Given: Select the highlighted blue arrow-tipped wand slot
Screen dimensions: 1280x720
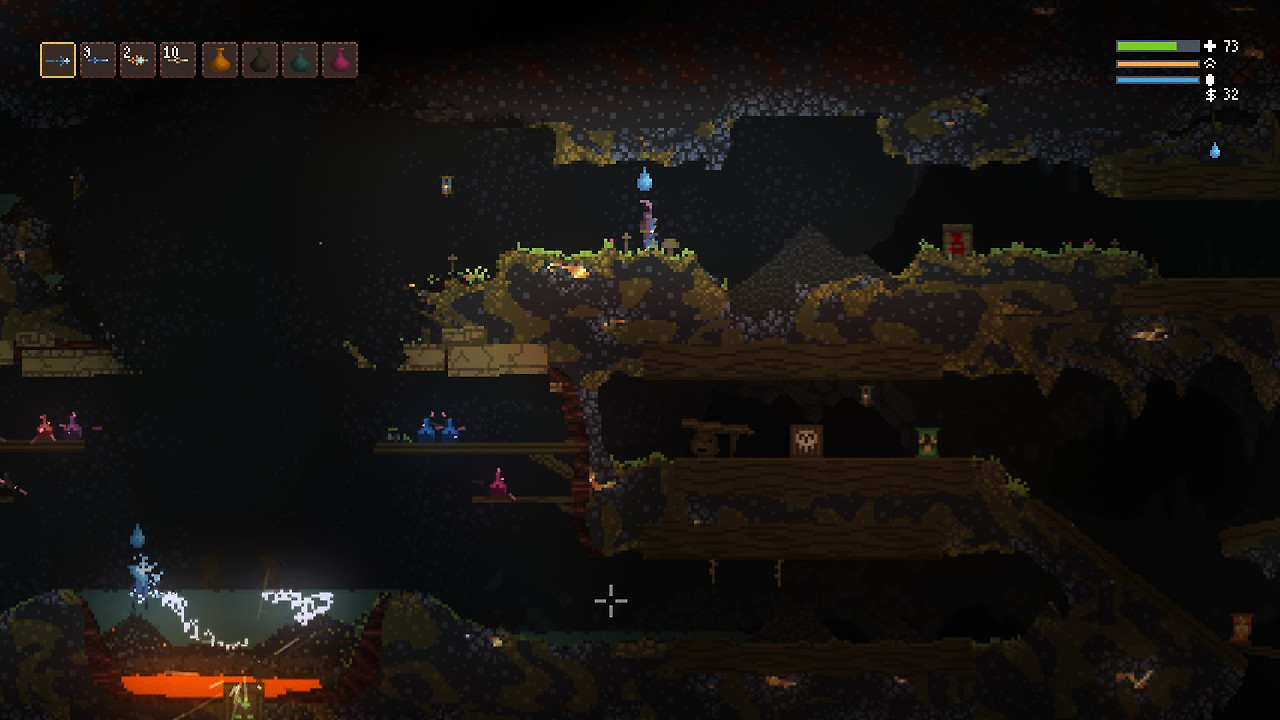Looking at the screenshot, I should pyautogui.click(x=58, y=60).
